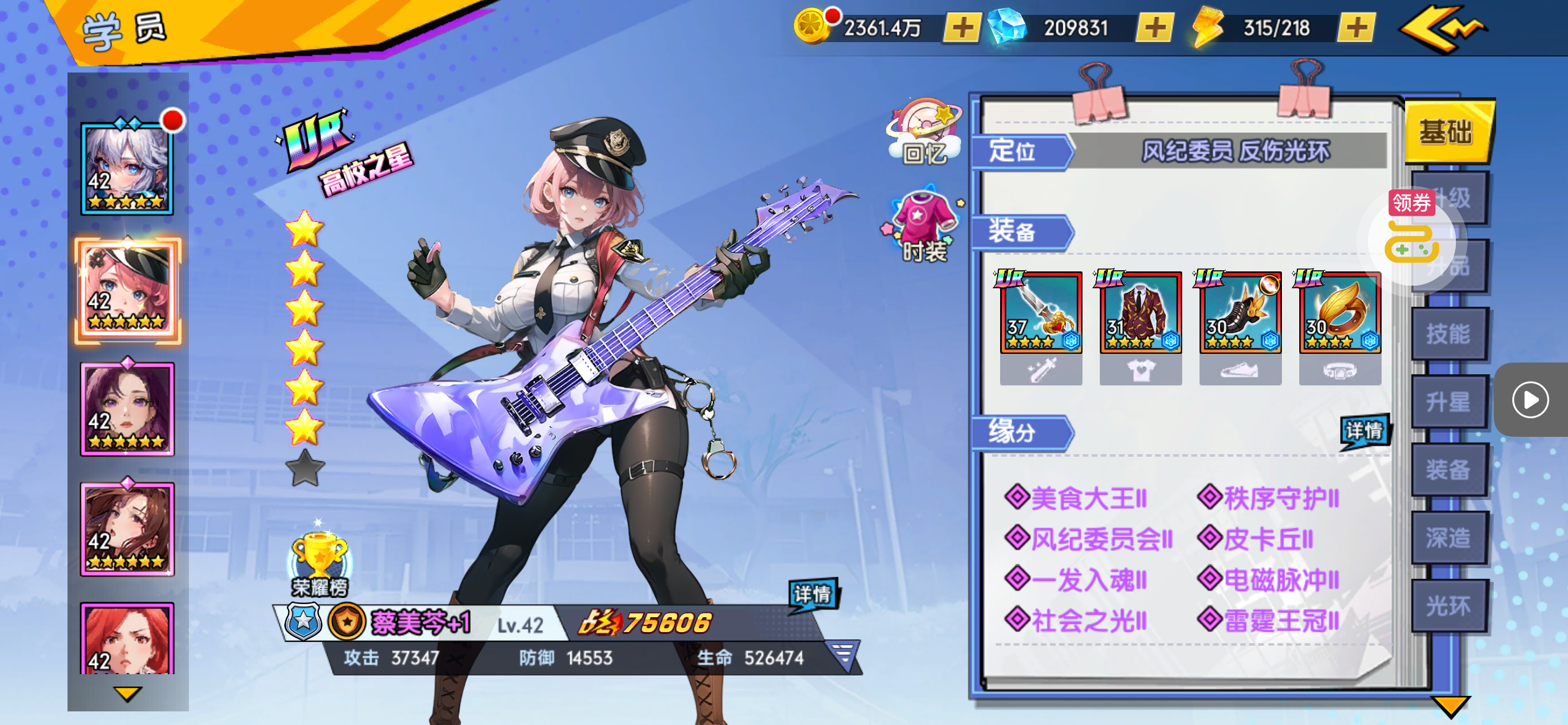Add more gold coins with plus button
Image resolution: width=1568 pixels, height=725 pixels.
(x=962, y=29)
